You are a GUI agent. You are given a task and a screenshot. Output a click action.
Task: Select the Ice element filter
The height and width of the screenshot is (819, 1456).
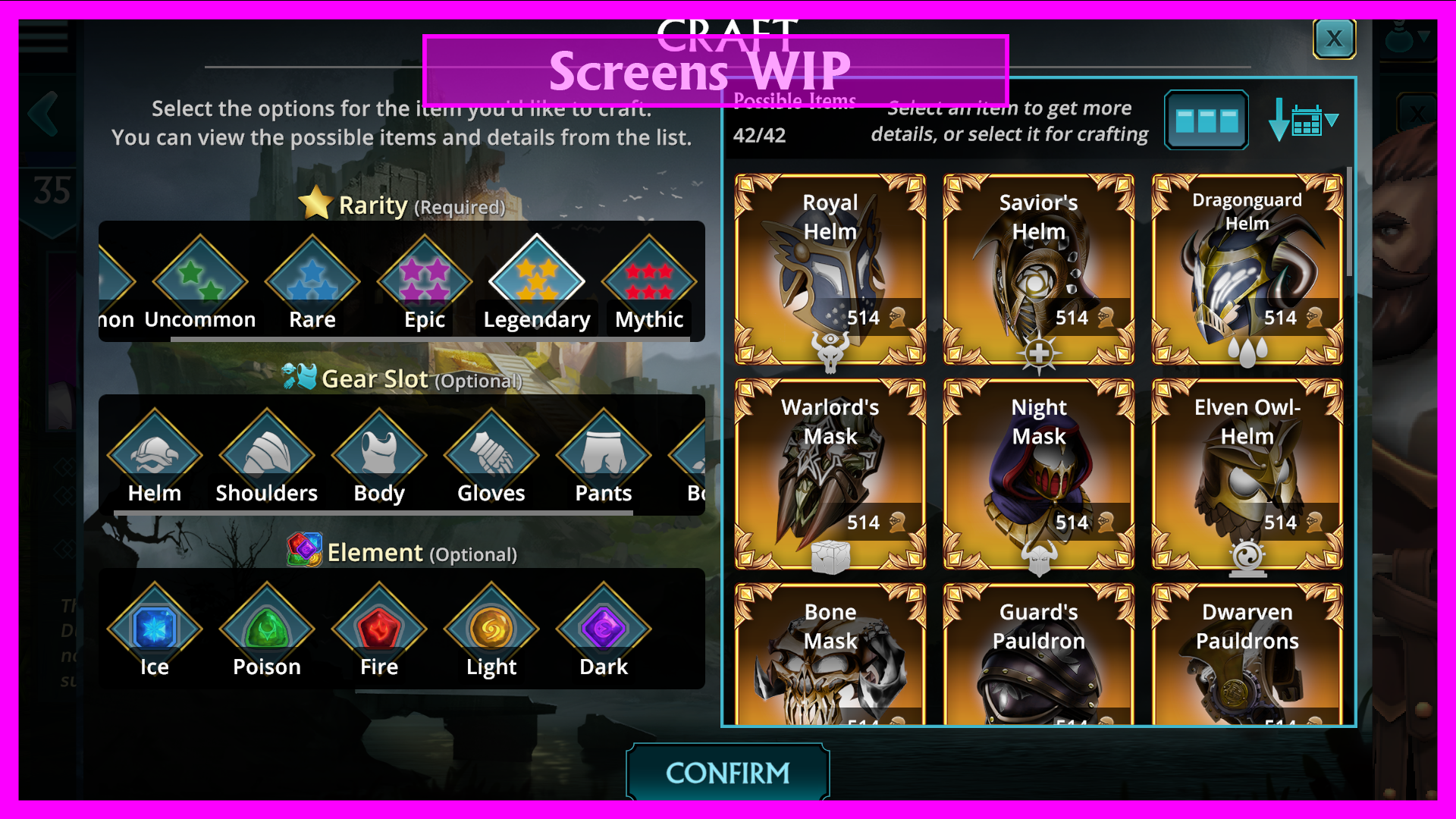(x=155, y=627)
